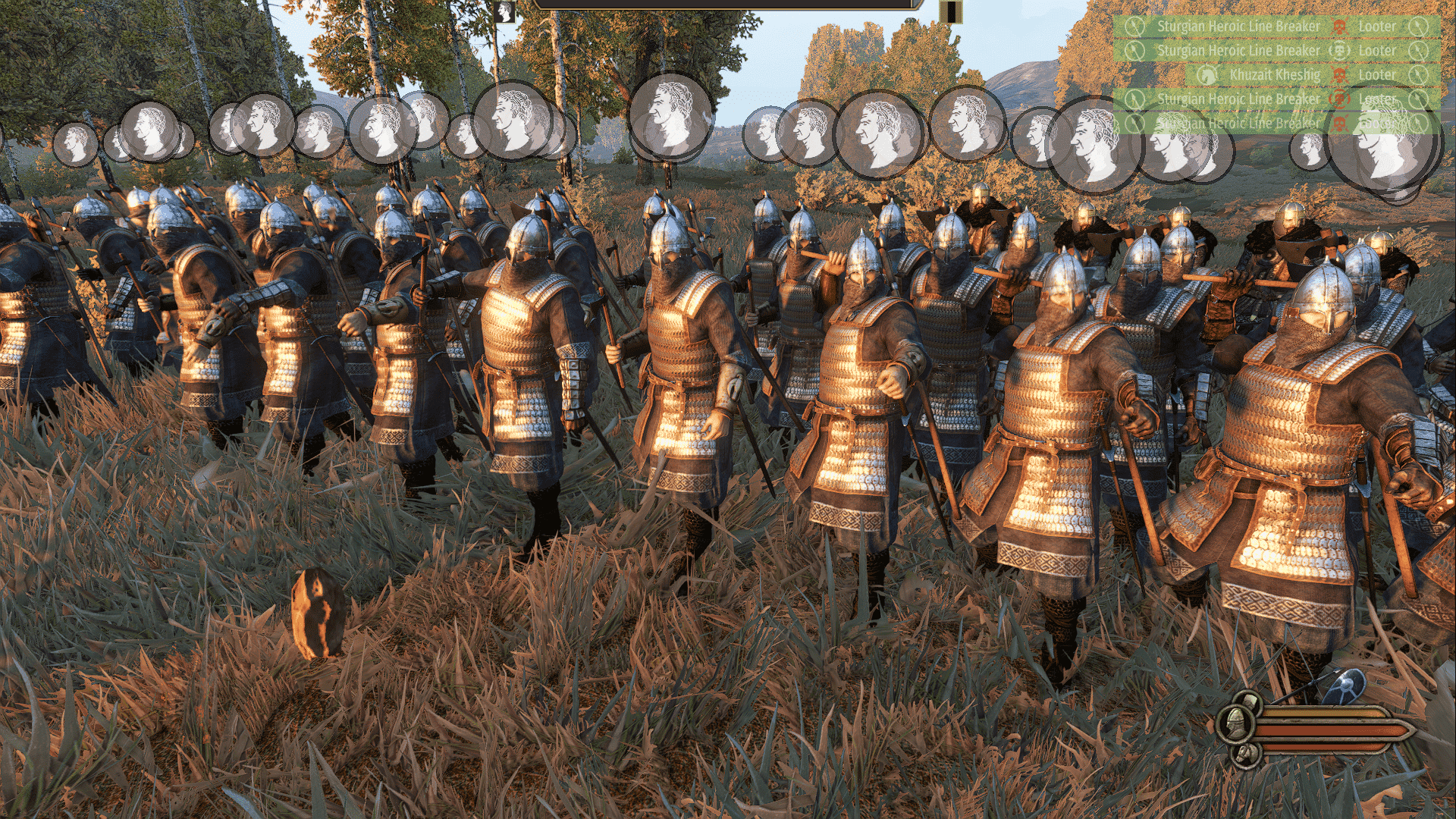Click the red skull icon in the top kill feed
The height and width of the screenshot is (819, 1456).
tap(1338, 27)
